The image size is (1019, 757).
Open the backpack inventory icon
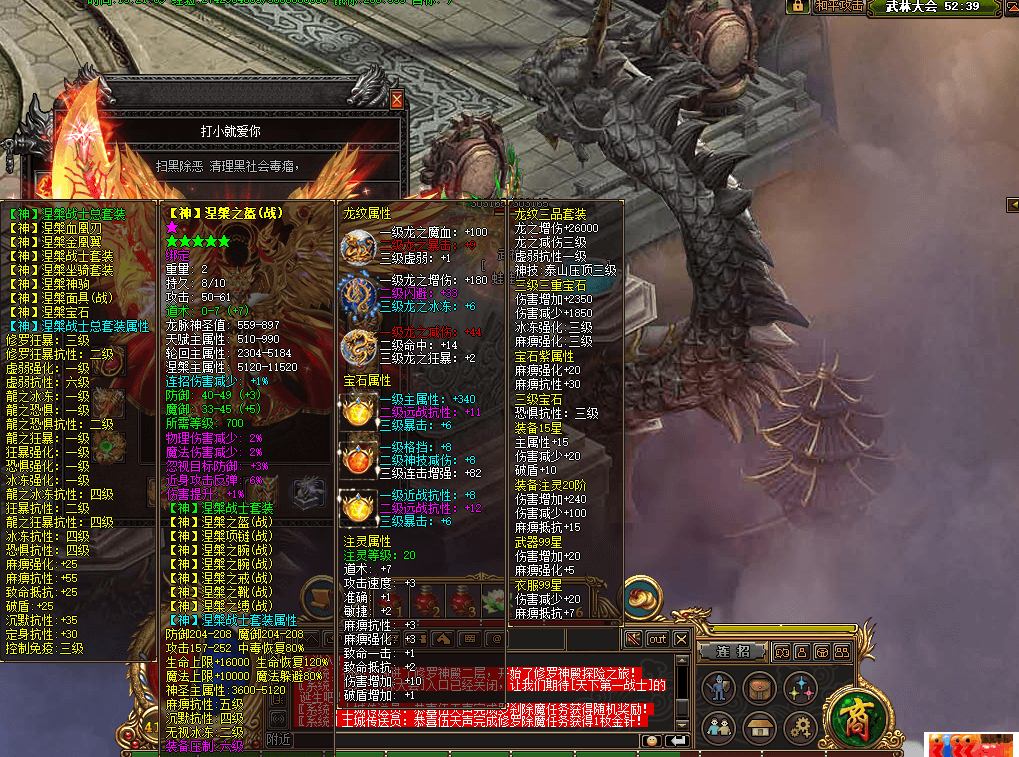tap(760, 688)
